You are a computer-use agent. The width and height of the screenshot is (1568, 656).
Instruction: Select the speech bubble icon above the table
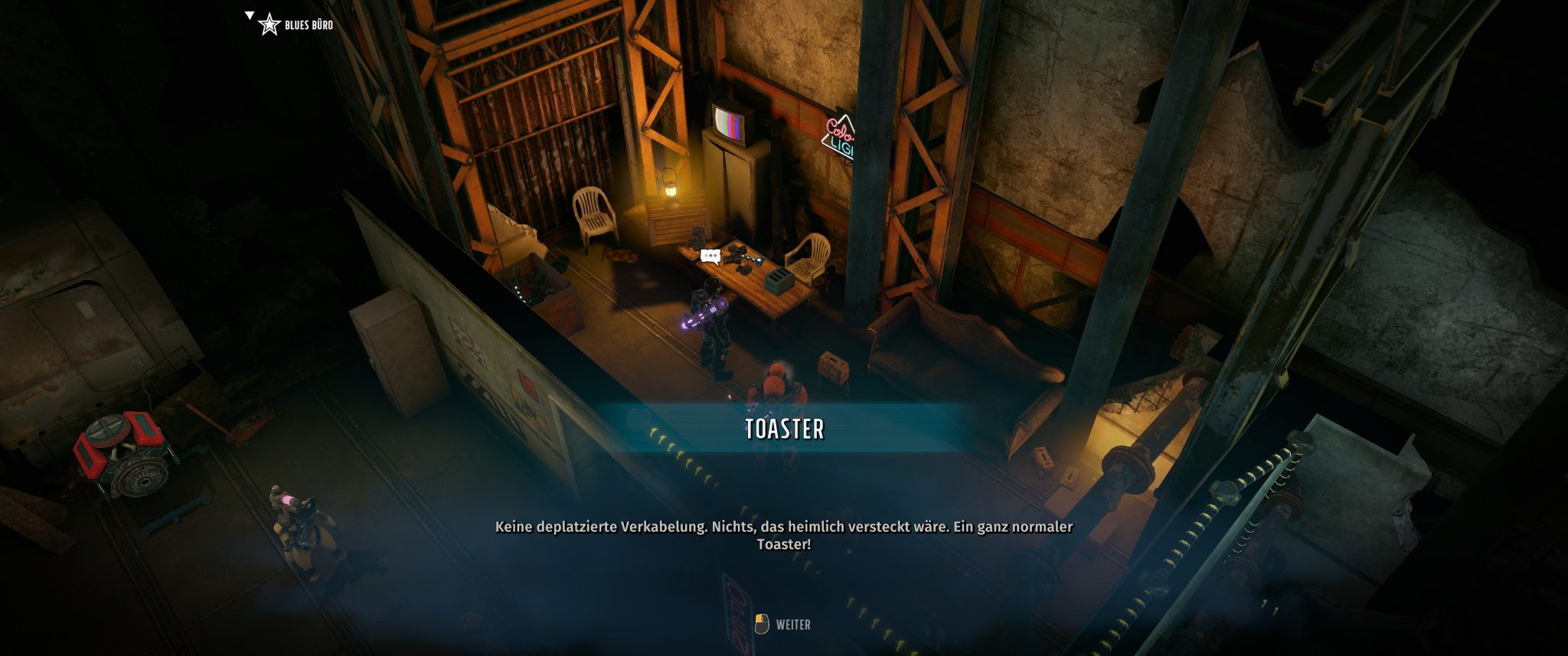pos(710,256)
